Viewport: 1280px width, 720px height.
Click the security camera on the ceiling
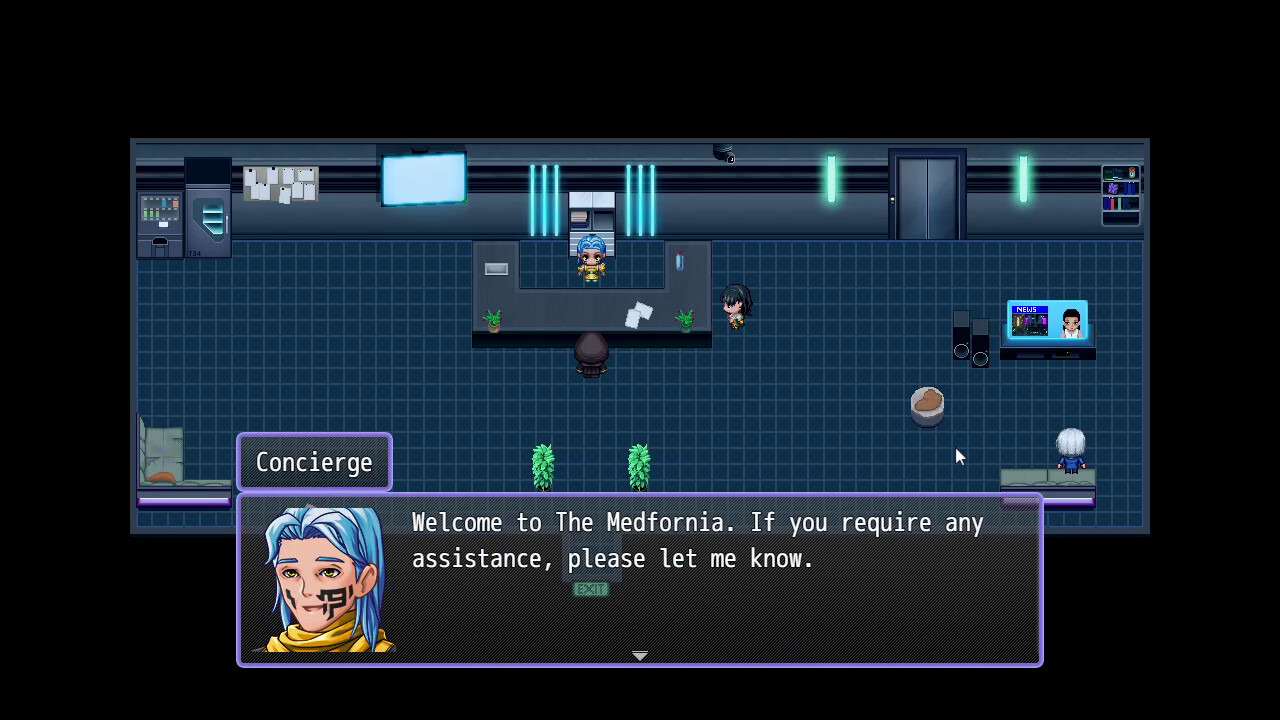click(x=724, y=154)
